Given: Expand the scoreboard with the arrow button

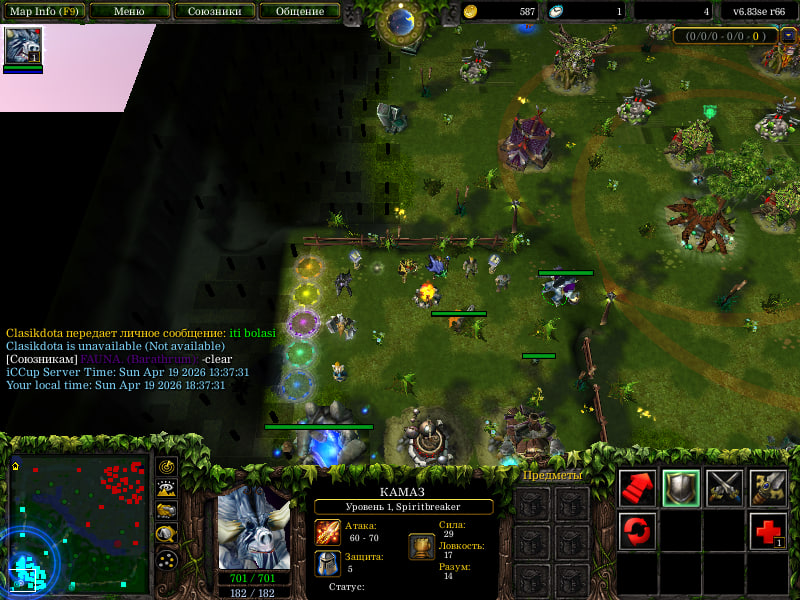Looking at the screenshot, I should pyautogui.click(x=789, y=36).
